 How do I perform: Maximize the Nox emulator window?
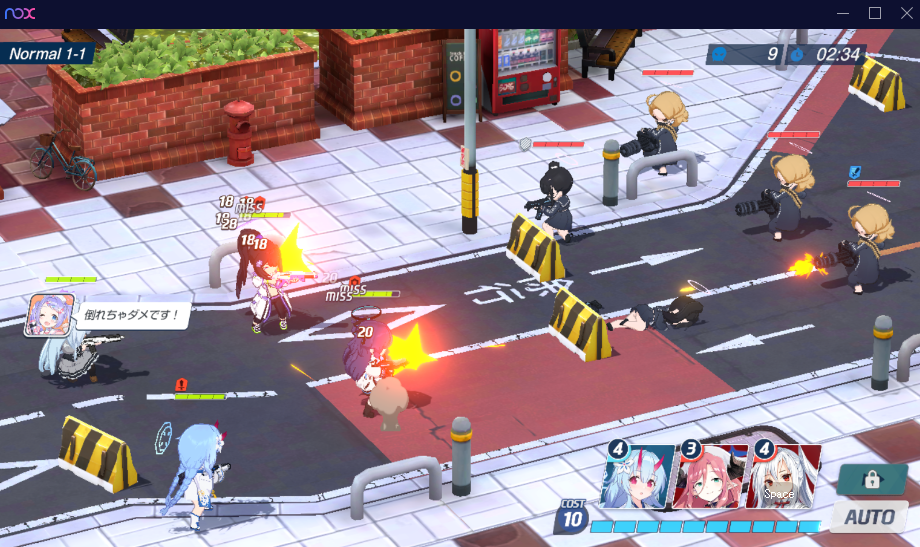(x=875, y=13)
